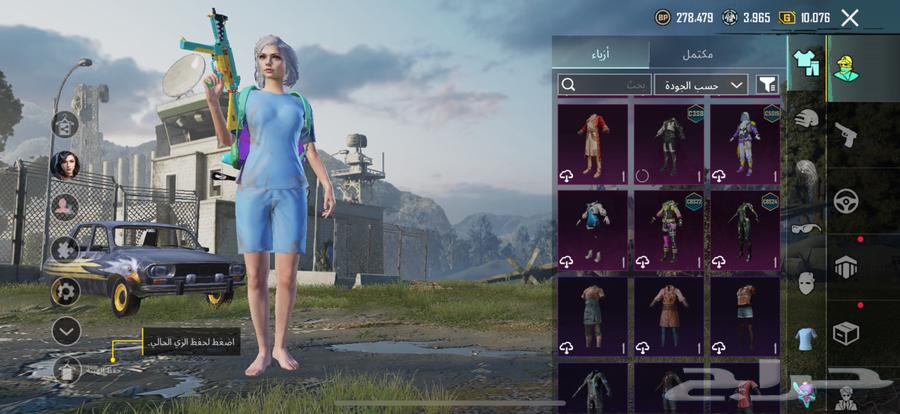Open the crate box section
This screenshot has height=414, width=900.
pyautogui.click(x=846, y=333)
